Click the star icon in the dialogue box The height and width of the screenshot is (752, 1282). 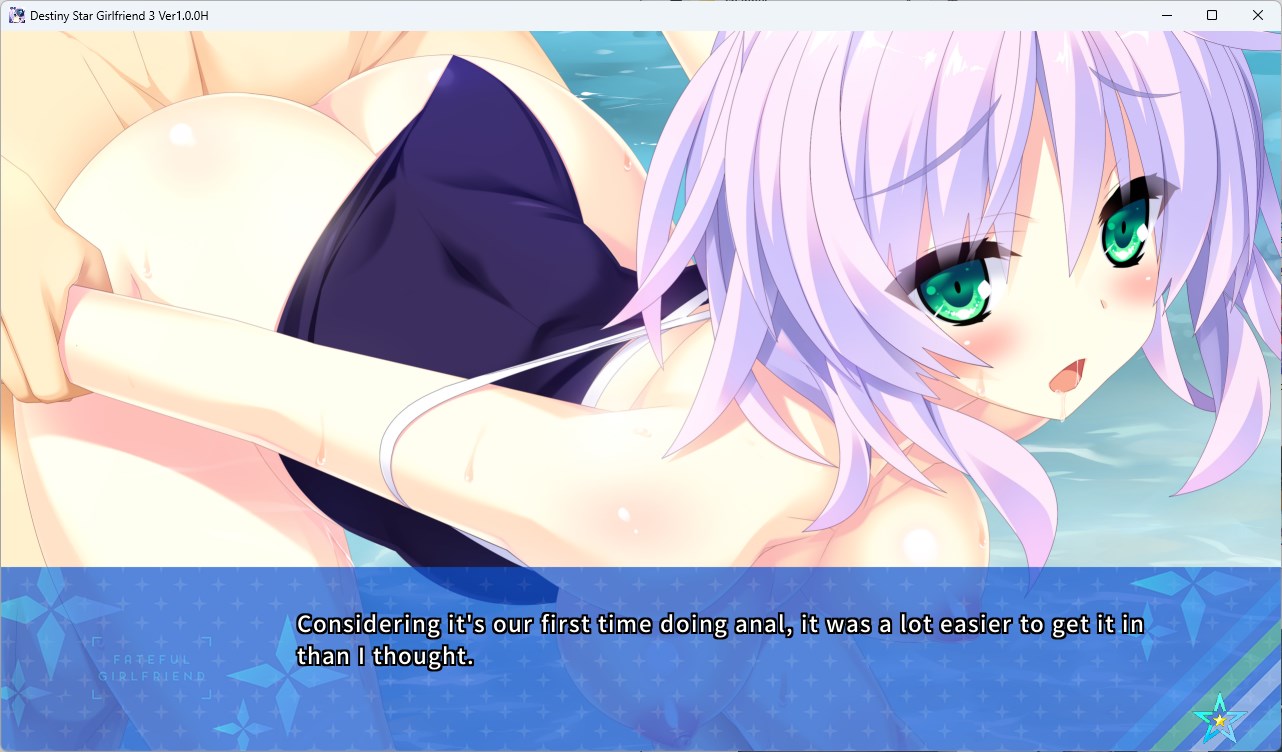tap(1220, 718)
